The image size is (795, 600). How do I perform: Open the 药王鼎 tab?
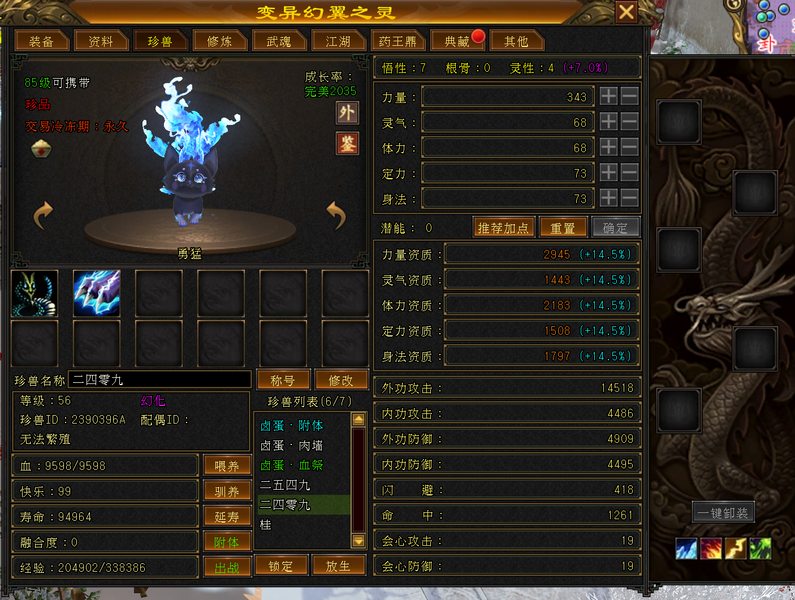point(398,41)
